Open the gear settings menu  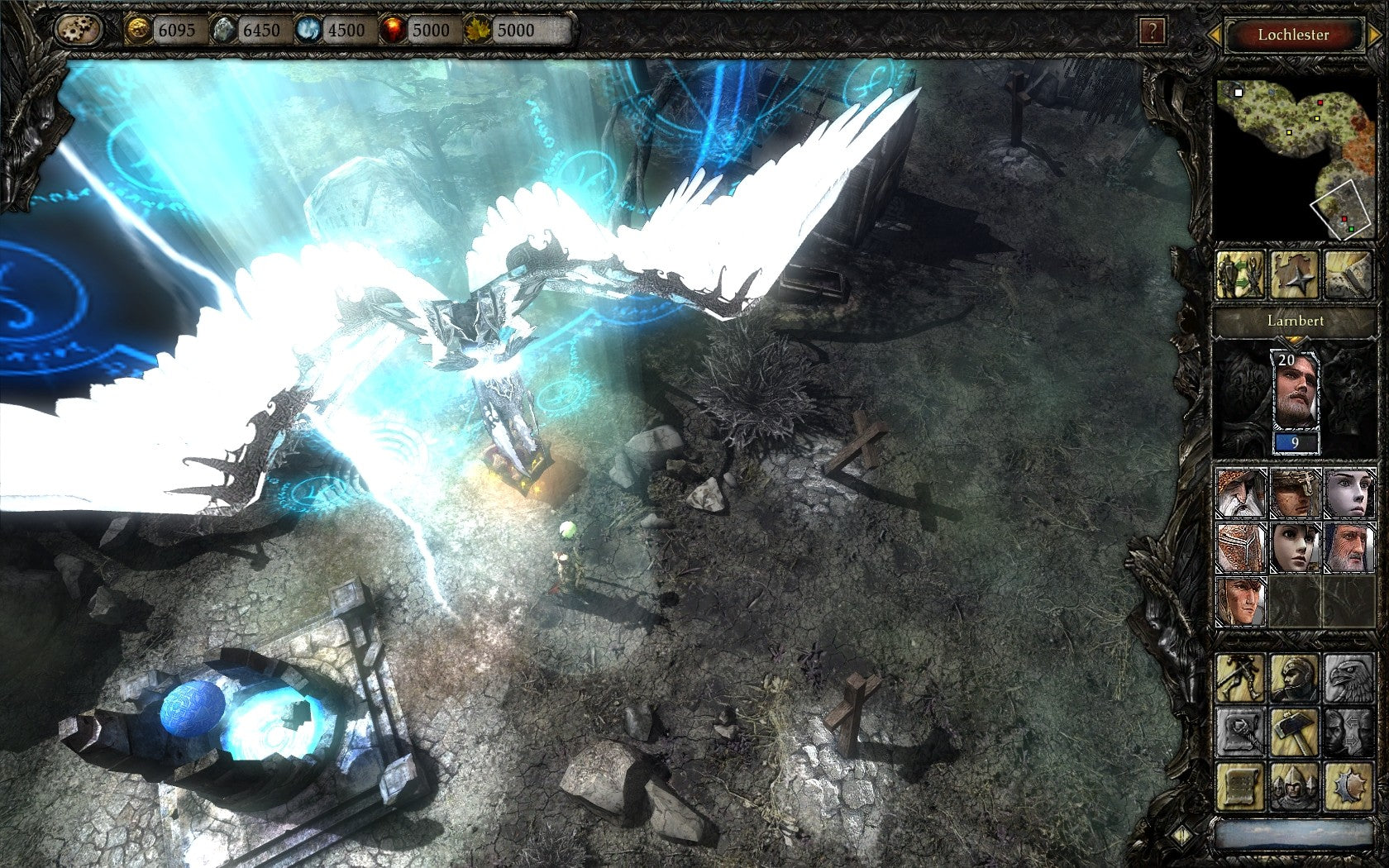(x=79, y=31)
